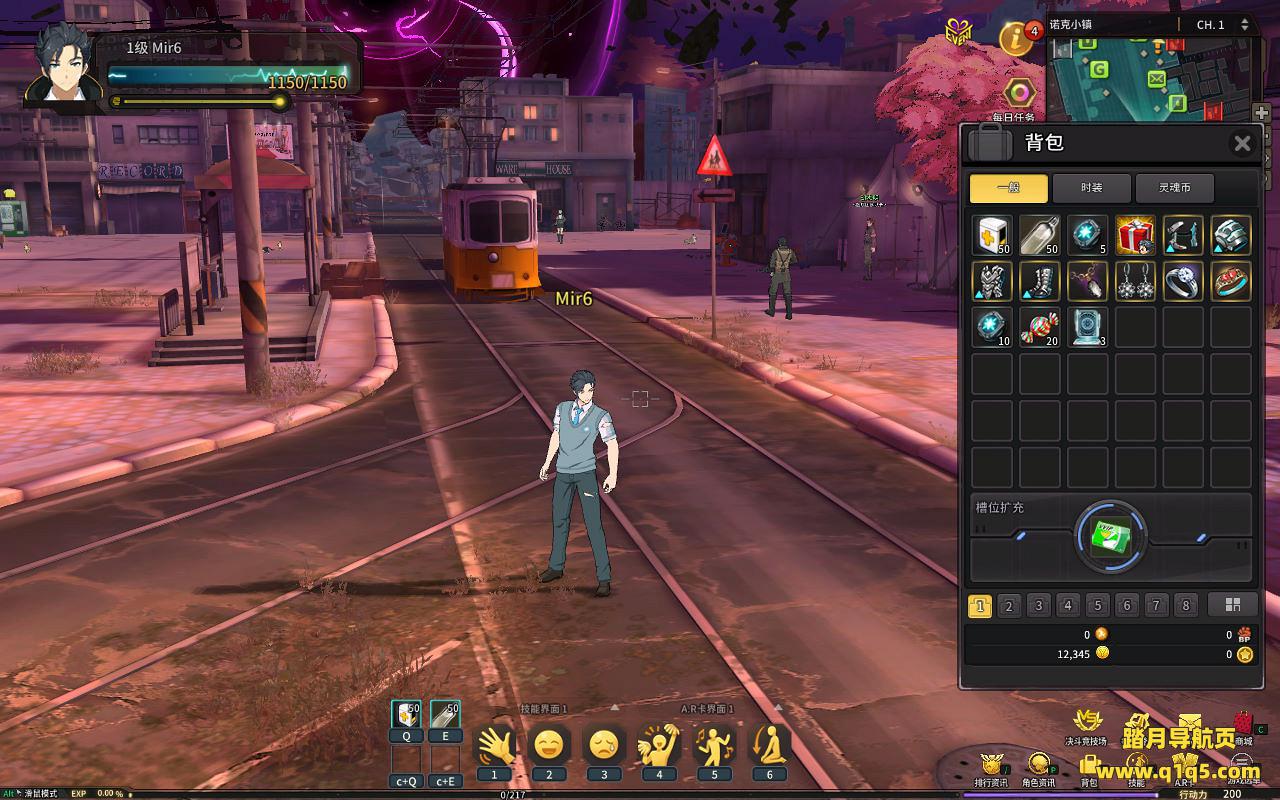Viewport: 1280px width, 800px height.
Task: Perform the waving hand emote
Action: click(x=494, y=744)
